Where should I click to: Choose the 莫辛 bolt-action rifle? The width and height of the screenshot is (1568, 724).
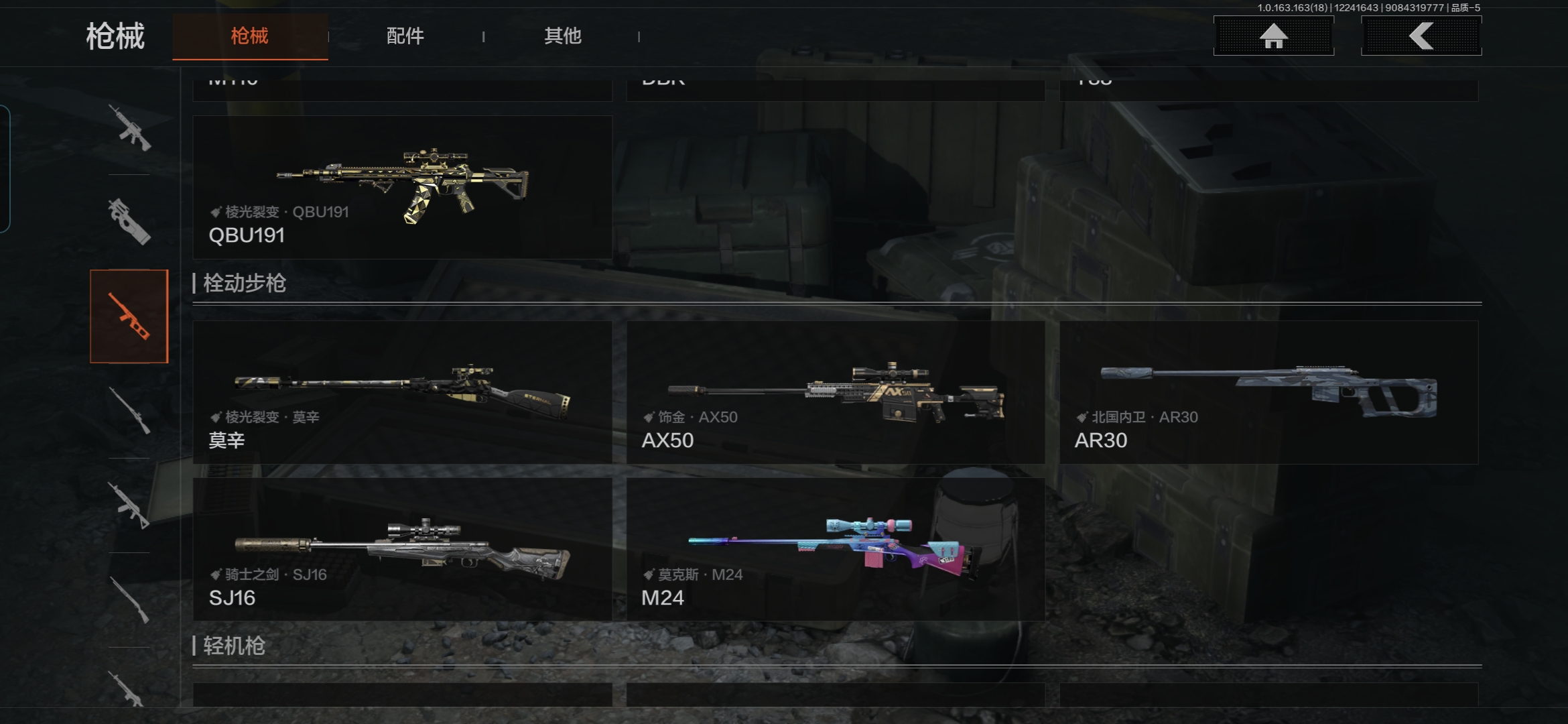tap(402, 392)
